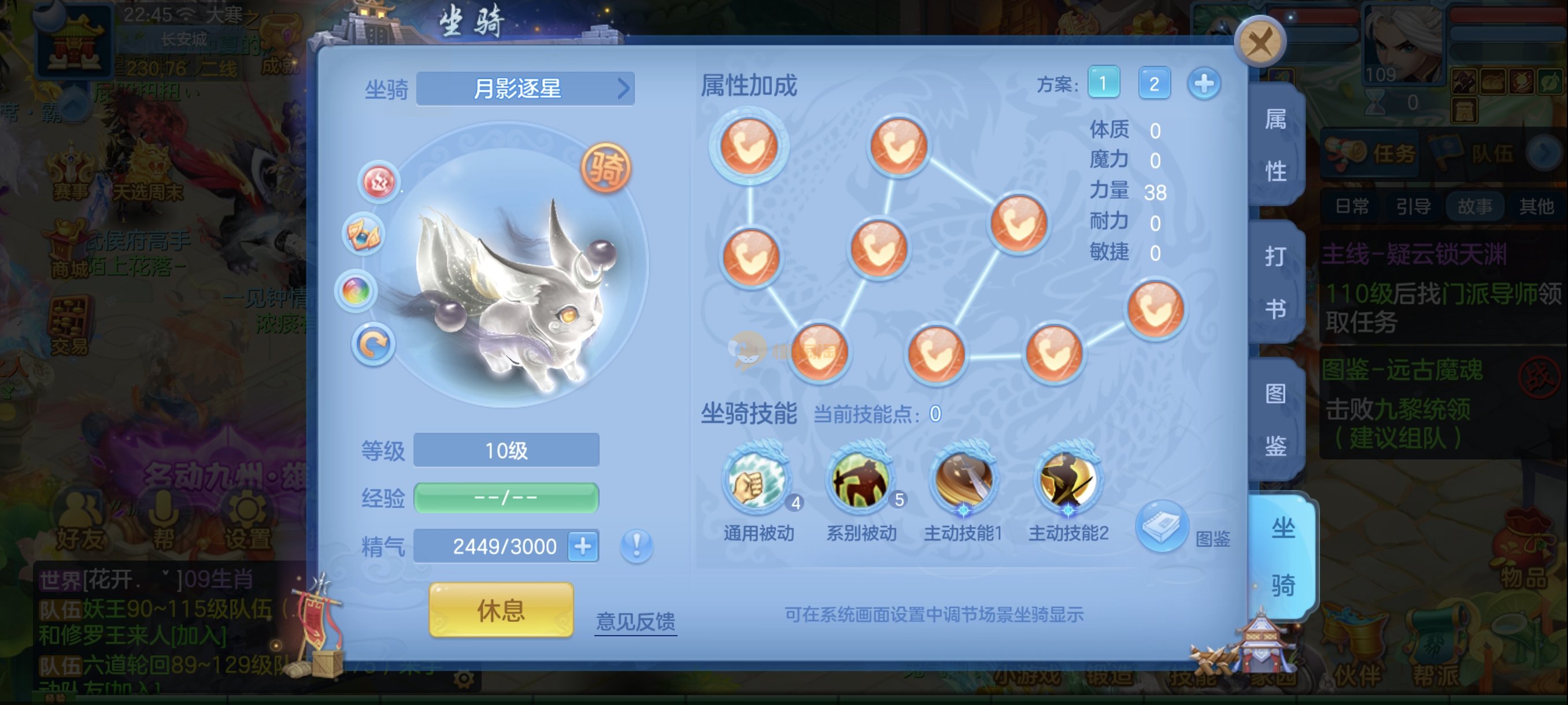Show the stamina info exclamation tip

point(637,545)
